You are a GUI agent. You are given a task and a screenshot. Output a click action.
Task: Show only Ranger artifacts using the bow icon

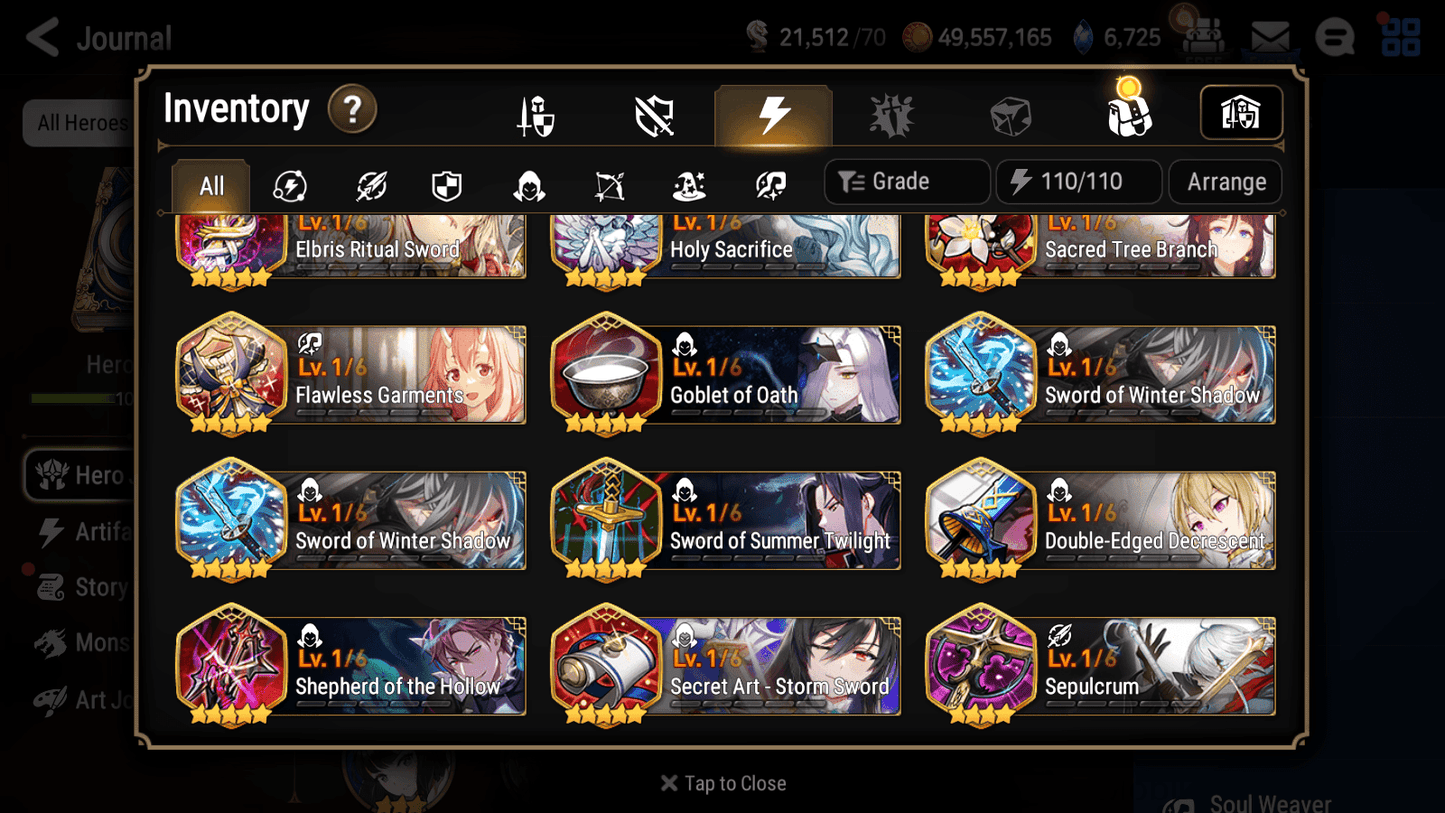608,185
